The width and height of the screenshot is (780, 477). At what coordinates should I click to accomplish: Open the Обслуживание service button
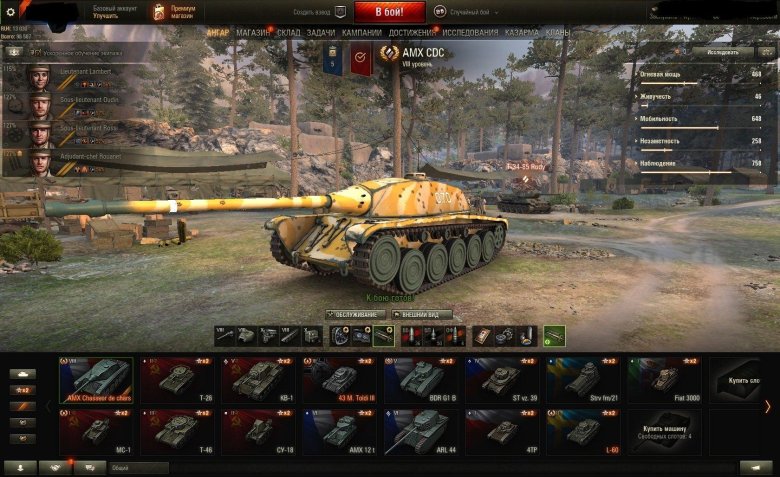(x=359, y=315)
